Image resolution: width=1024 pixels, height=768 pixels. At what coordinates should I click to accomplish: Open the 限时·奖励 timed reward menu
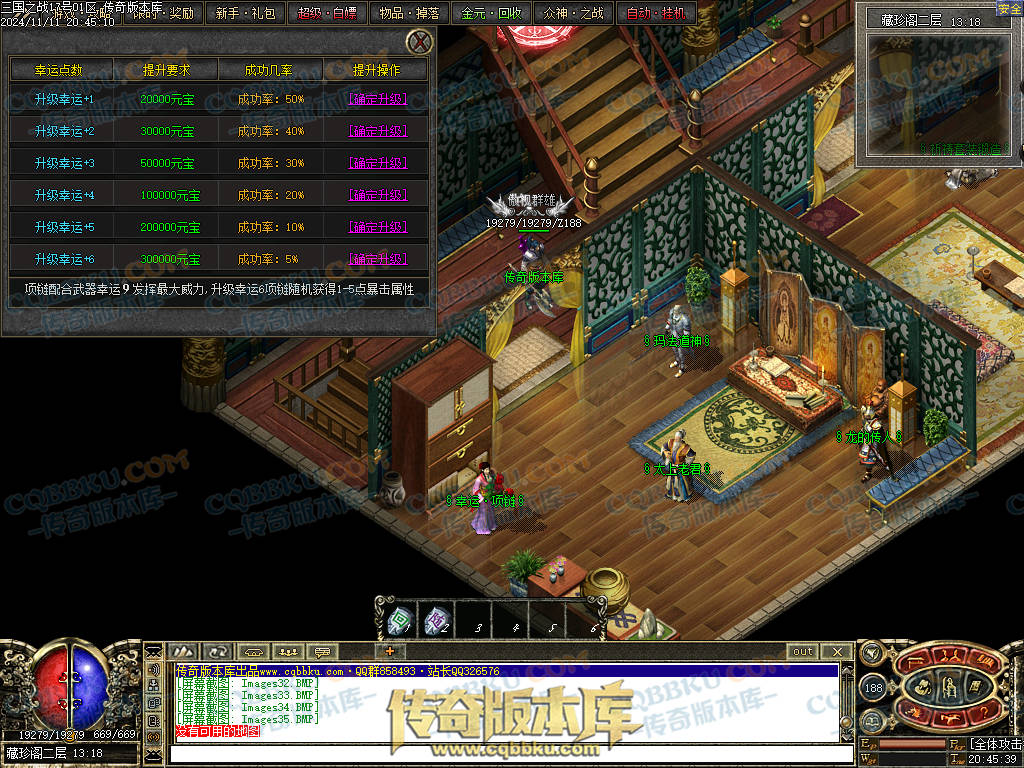click(163, 13)
